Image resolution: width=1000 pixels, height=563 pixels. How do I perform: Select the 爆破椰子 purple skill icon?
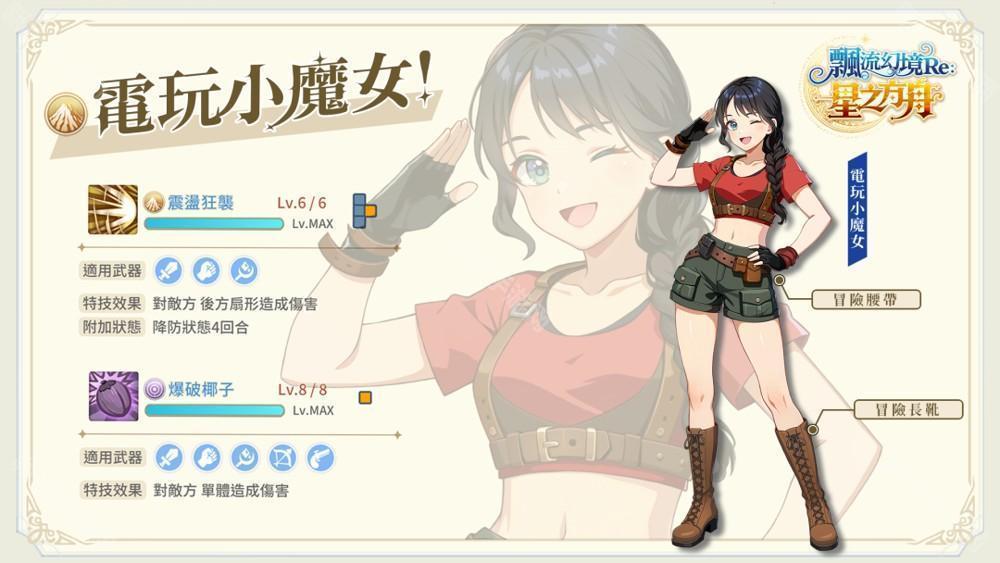113,396
